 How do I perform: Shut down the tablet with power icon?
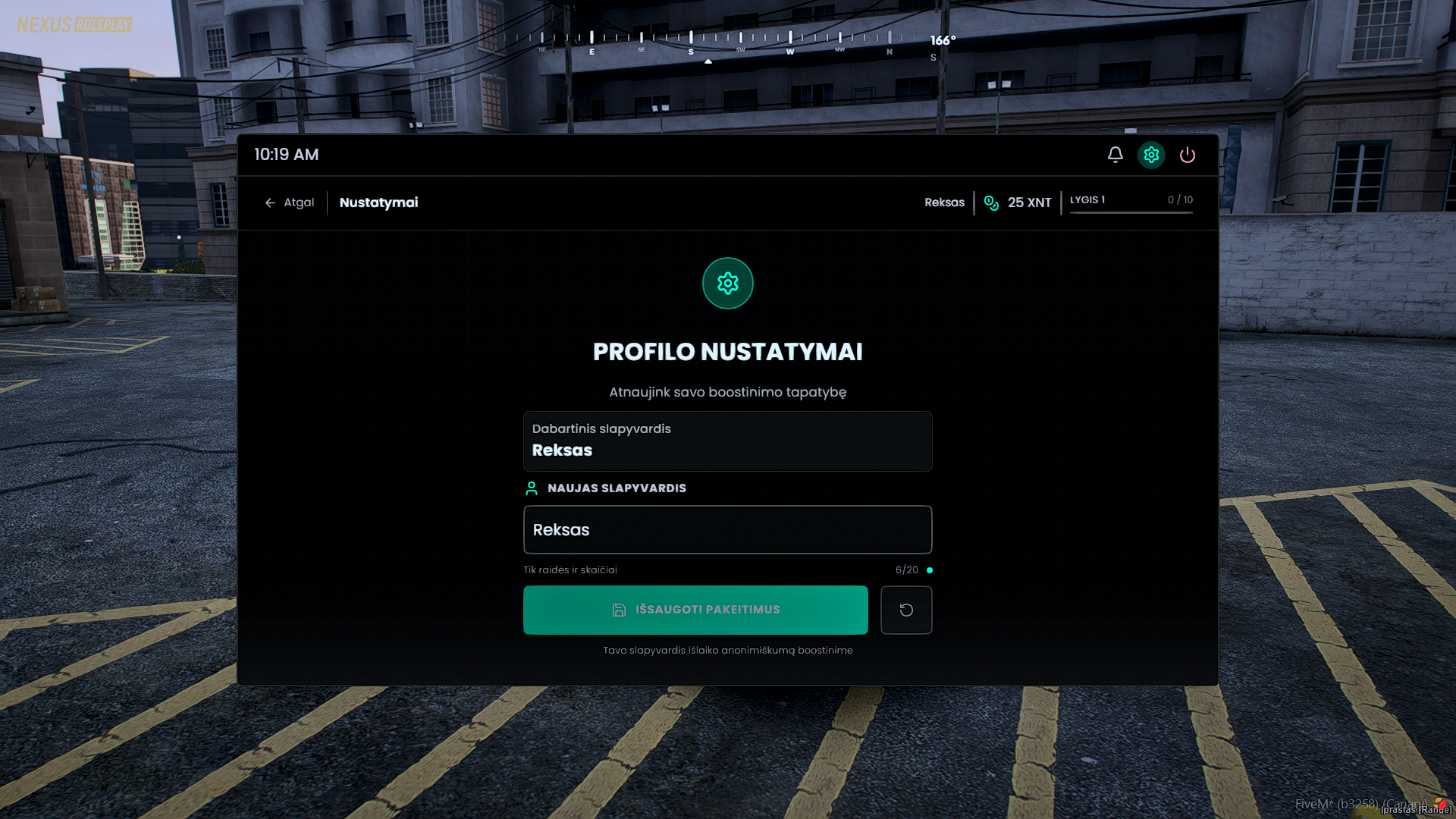coord(1188,155)
